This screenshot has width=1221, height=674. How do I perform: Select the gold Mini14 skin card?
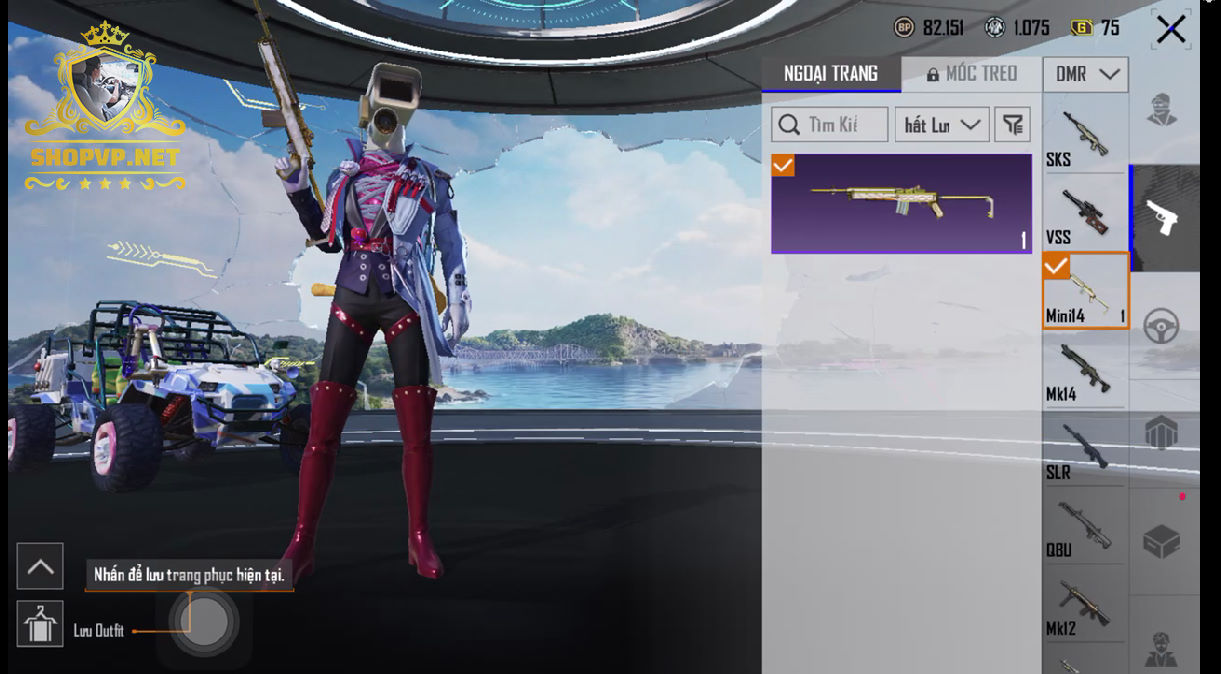pyautogui.click(x=901, y=203)
